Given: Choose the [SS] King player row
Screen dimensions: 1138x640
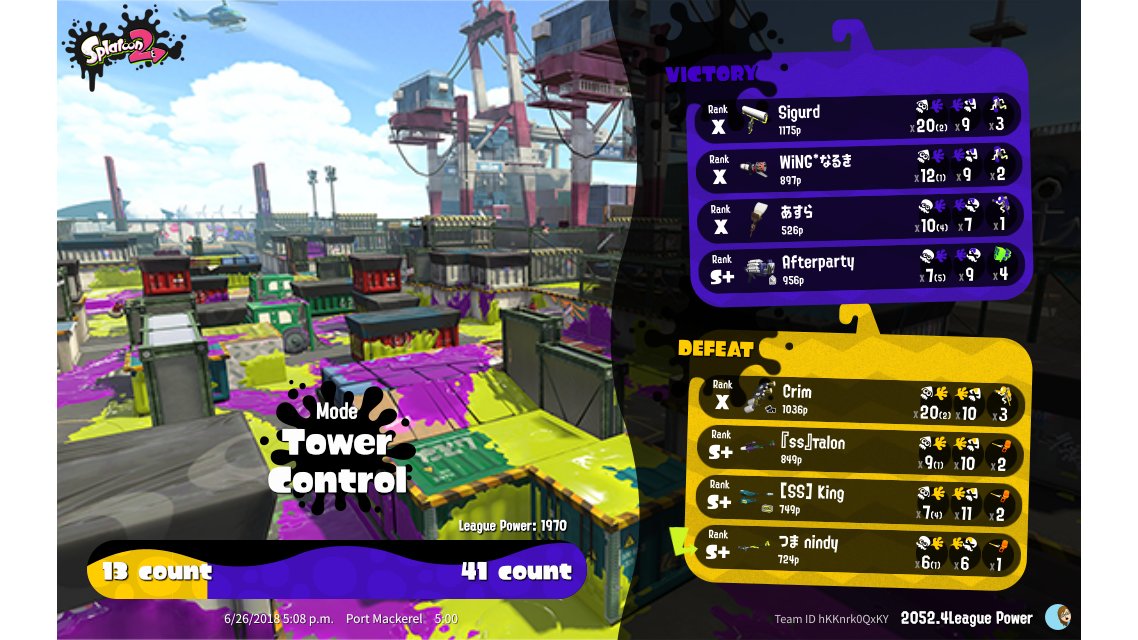Looking at the screenshot, I should pyautogui.click(x=858, y=501).
